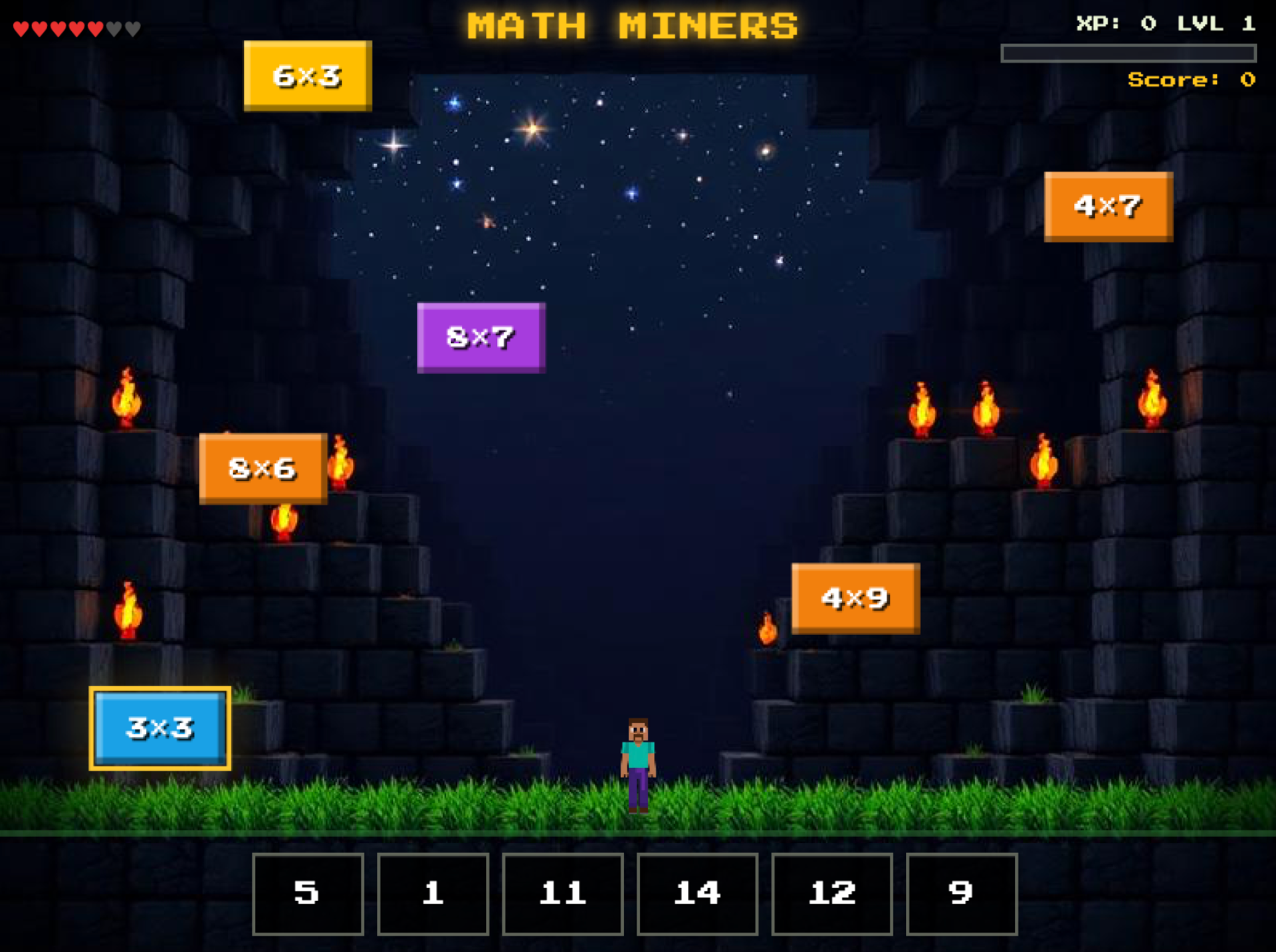Select the answer tile labeled 11
This screenshot has width=1276, height=952.
[x=563, y=894]
